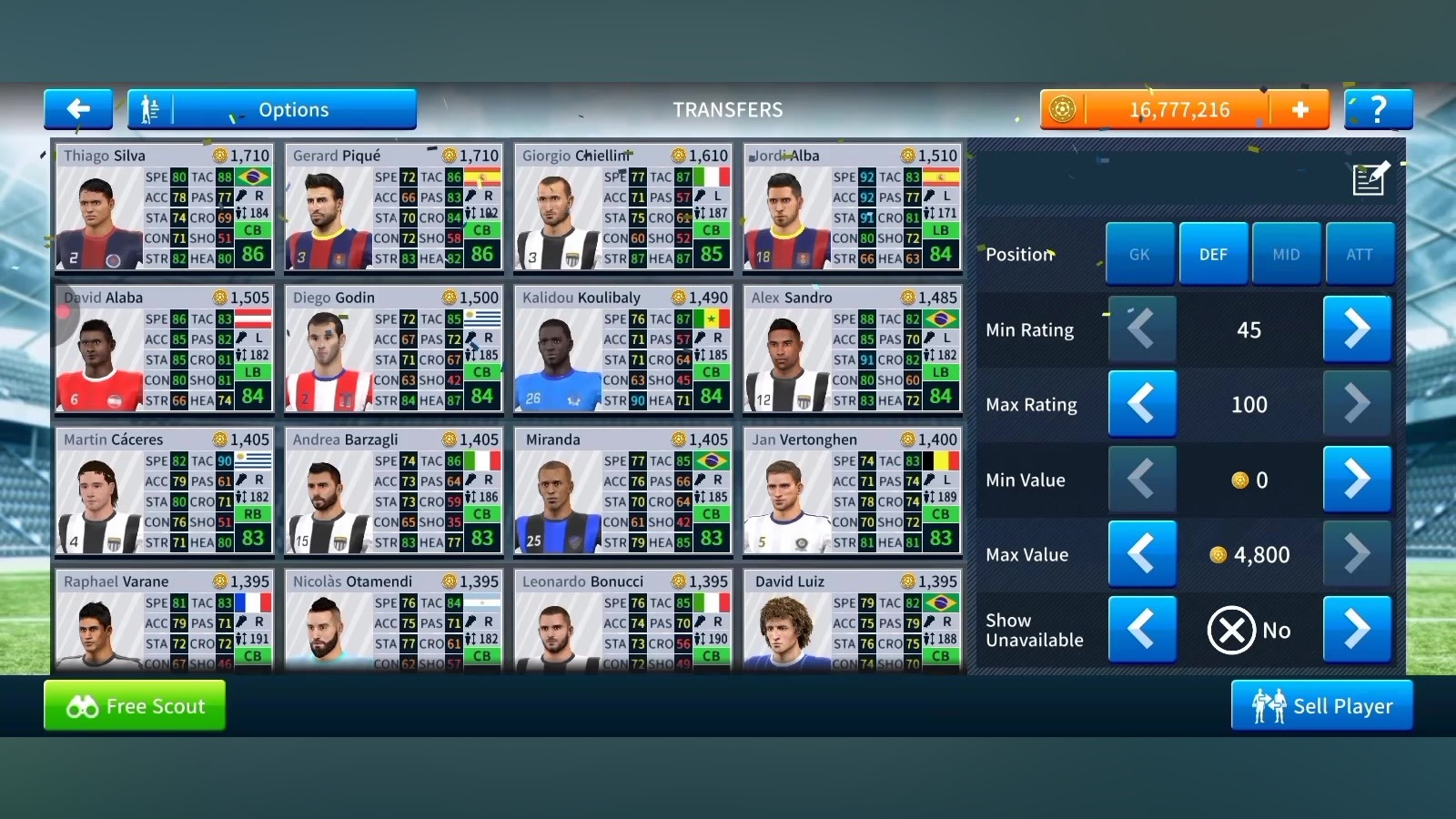Select Thiago Silva's player card
Viewport: 1456px width, 819px height.
click(x=164, y=207)
